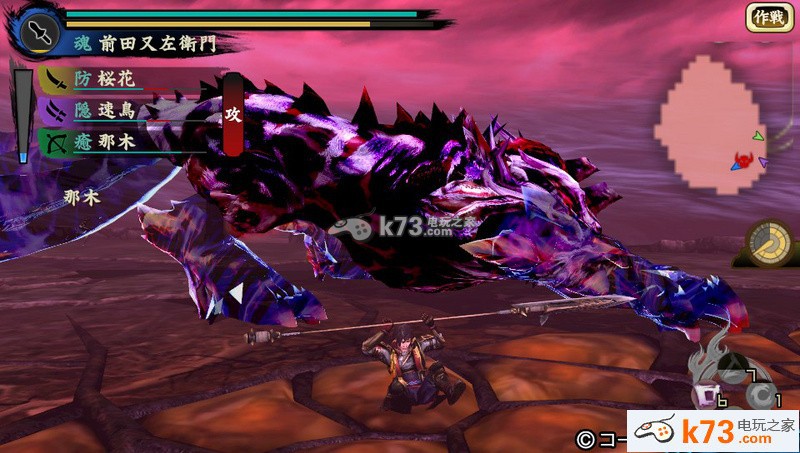Click the spear weapon icon
Screen dimensions: 800x453
click(37, 31)
